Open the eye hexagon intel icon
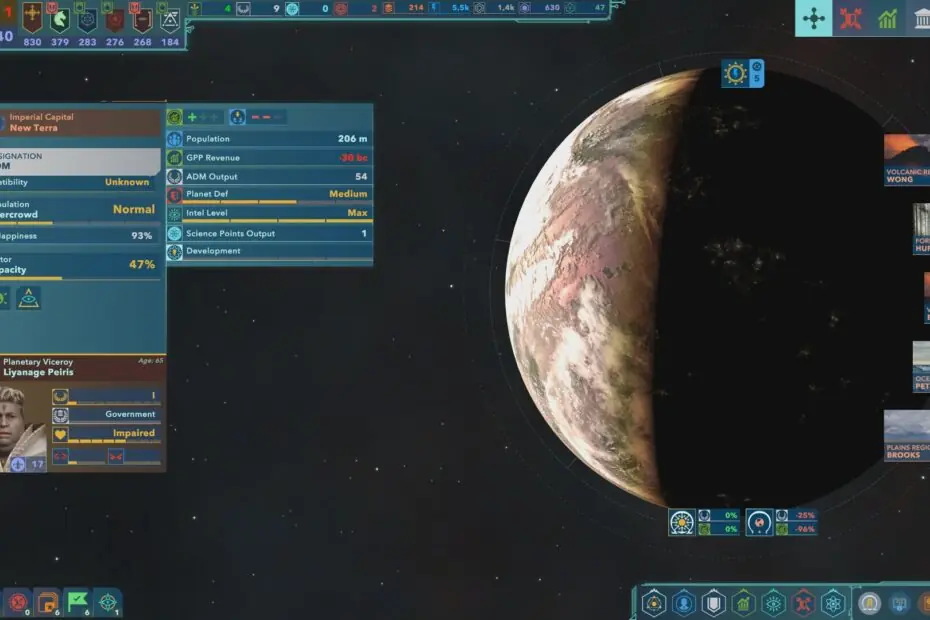The image size is (930, 620). (773, 603)
